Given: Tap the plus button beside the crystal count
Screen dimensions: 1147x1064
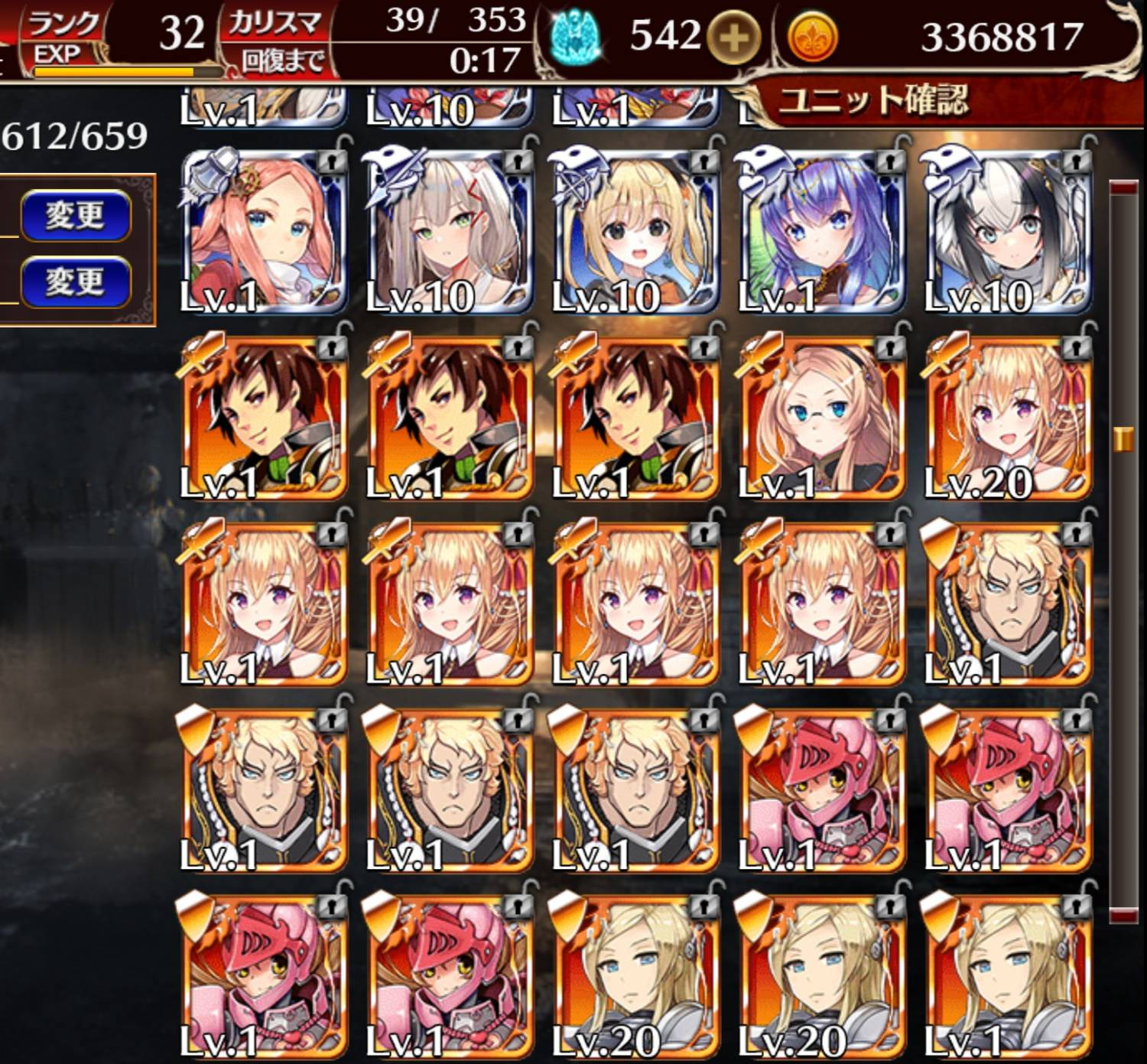Looking at the screenshot, I should [733, 37].
